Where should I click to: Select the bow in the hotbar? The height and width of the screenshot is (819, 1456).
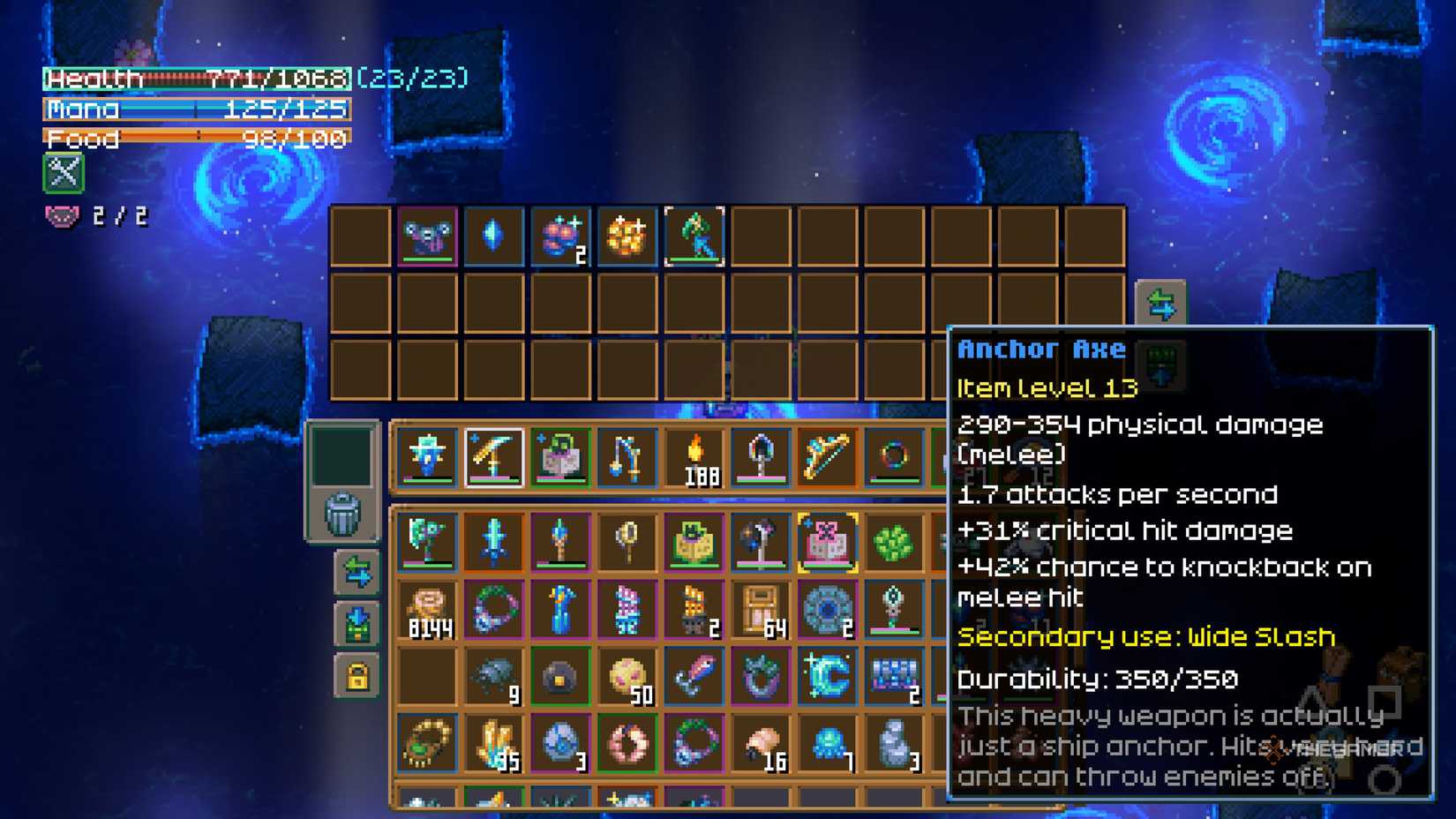click(x=828, y=456)
